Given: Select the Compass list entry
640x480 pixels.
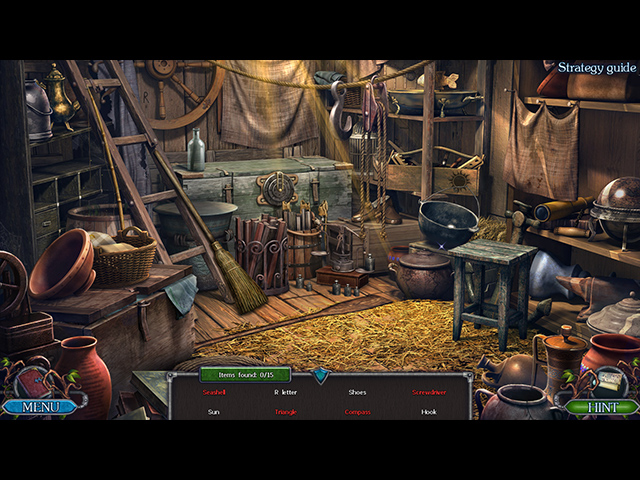Looking at the screenshot, I should [357, 412].
